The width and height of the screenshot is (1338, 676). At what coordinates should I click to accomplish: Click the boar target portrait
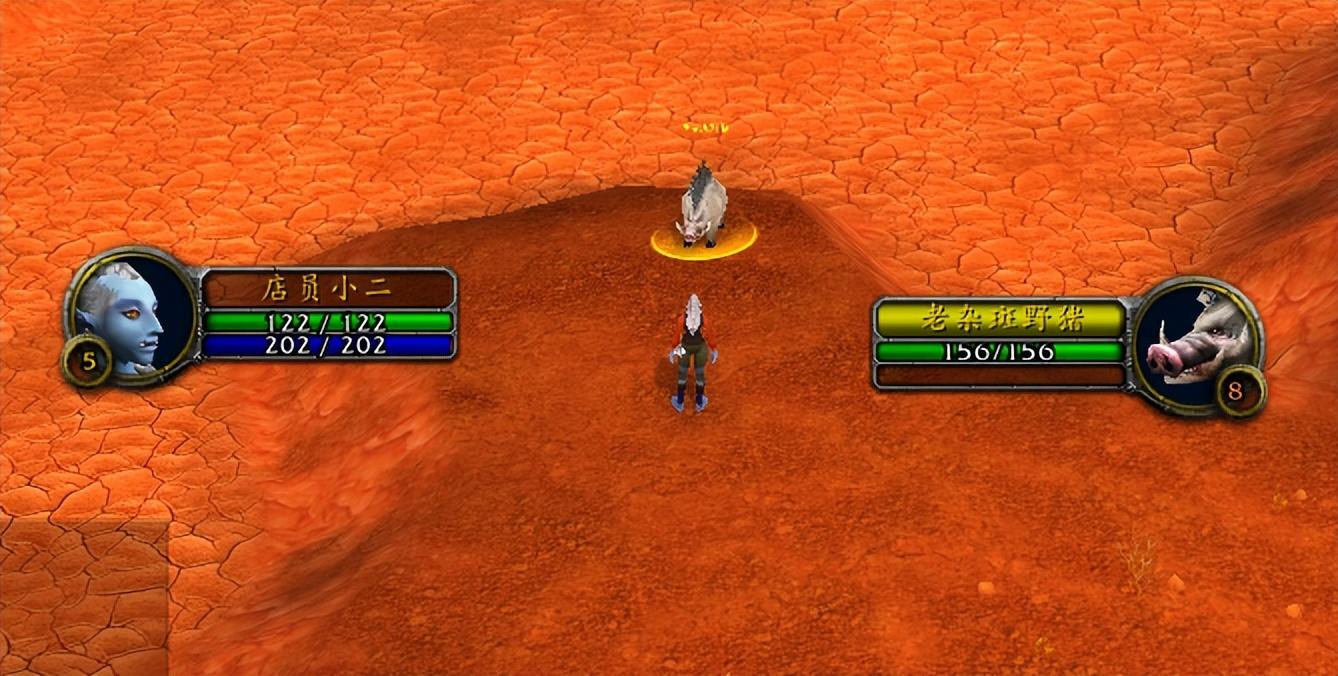click(x=1193, y=340)
